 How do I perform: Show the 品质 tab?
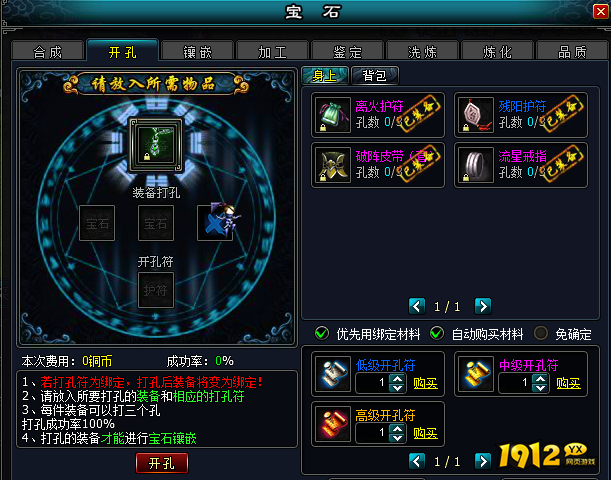(x=572, y=51)
